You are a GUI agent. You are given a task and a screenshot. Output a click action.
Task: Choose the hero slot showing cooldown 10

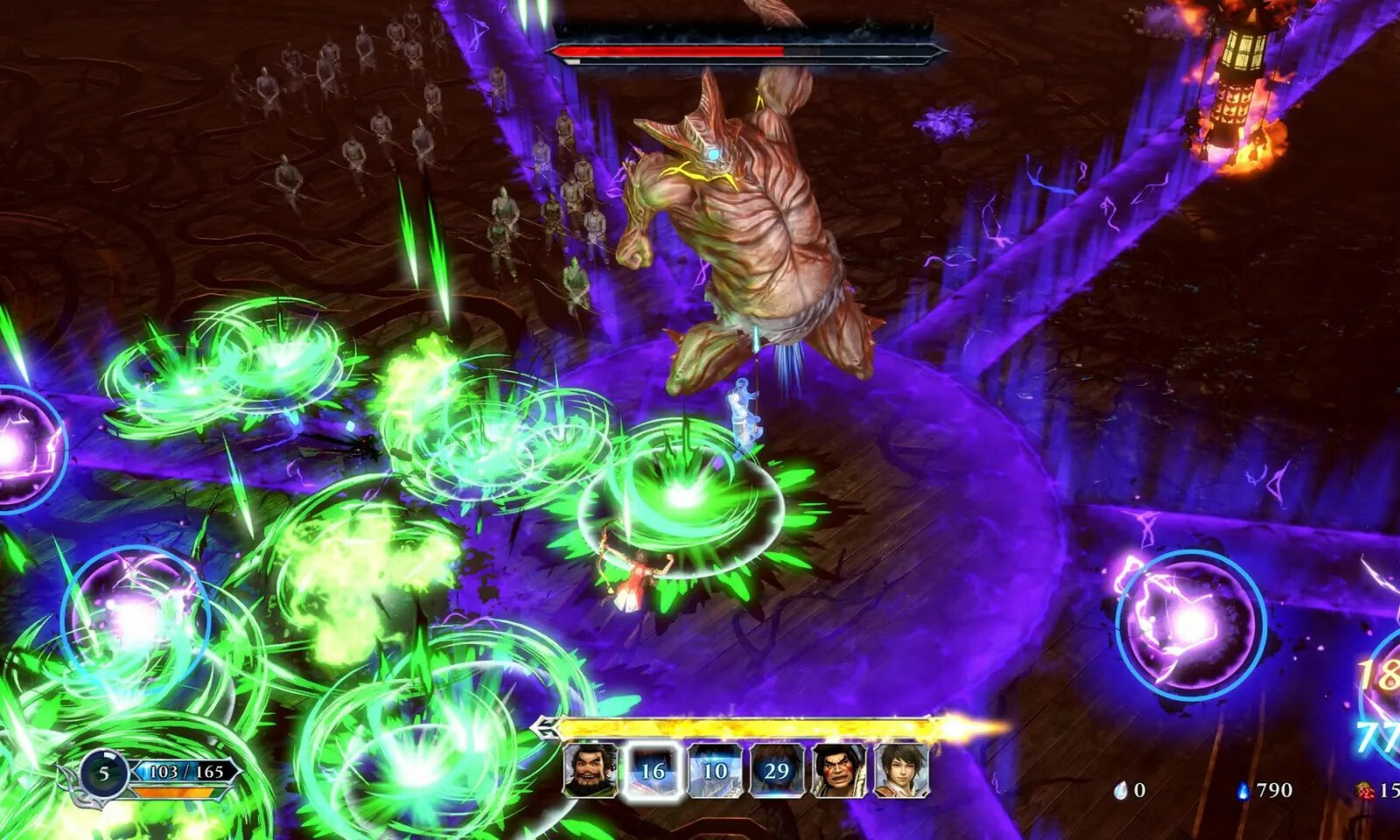[714, 770]
